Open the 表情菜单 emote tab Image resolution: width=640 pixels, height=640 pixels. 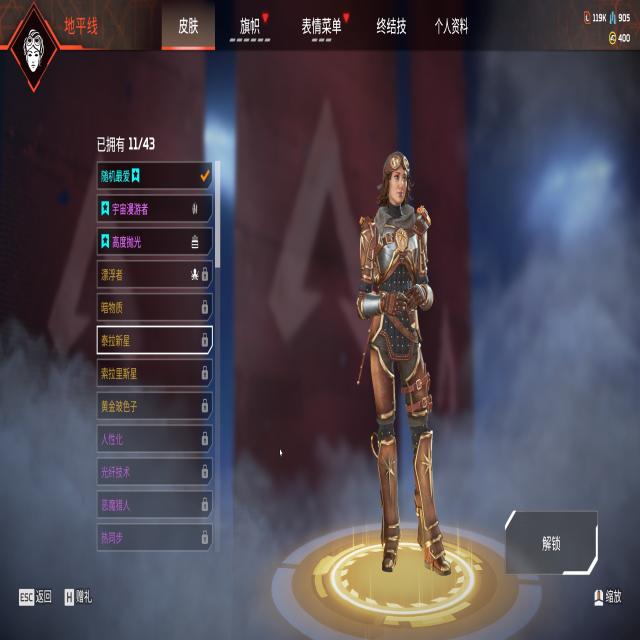pos(321,27)
